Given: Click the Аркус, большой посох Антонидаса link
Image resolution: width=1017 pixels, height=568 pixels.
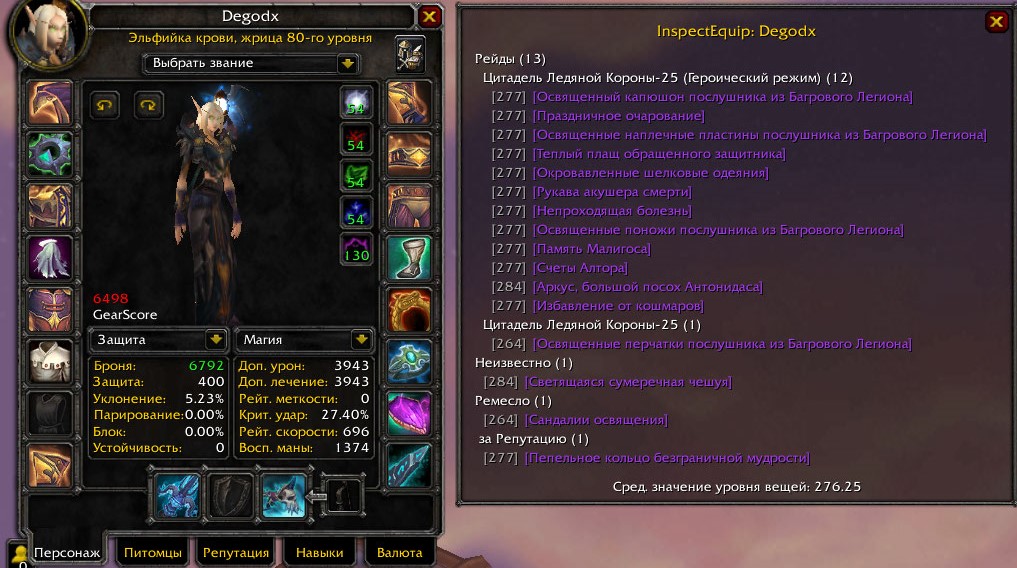Looking at the screenshot, I should point(647,287).
